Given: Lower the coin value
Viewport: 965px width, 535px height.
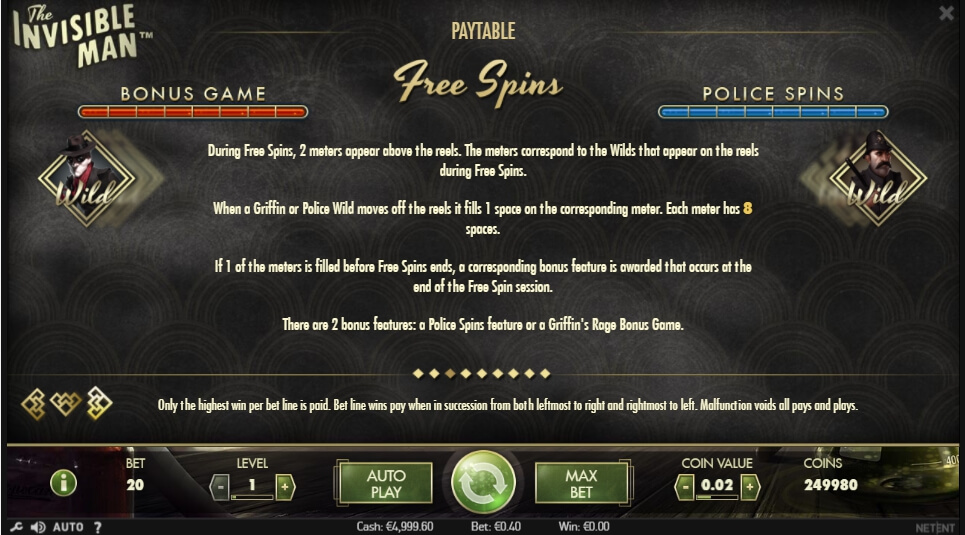Looking at the screenshot, I should click(x=685, y=487).
